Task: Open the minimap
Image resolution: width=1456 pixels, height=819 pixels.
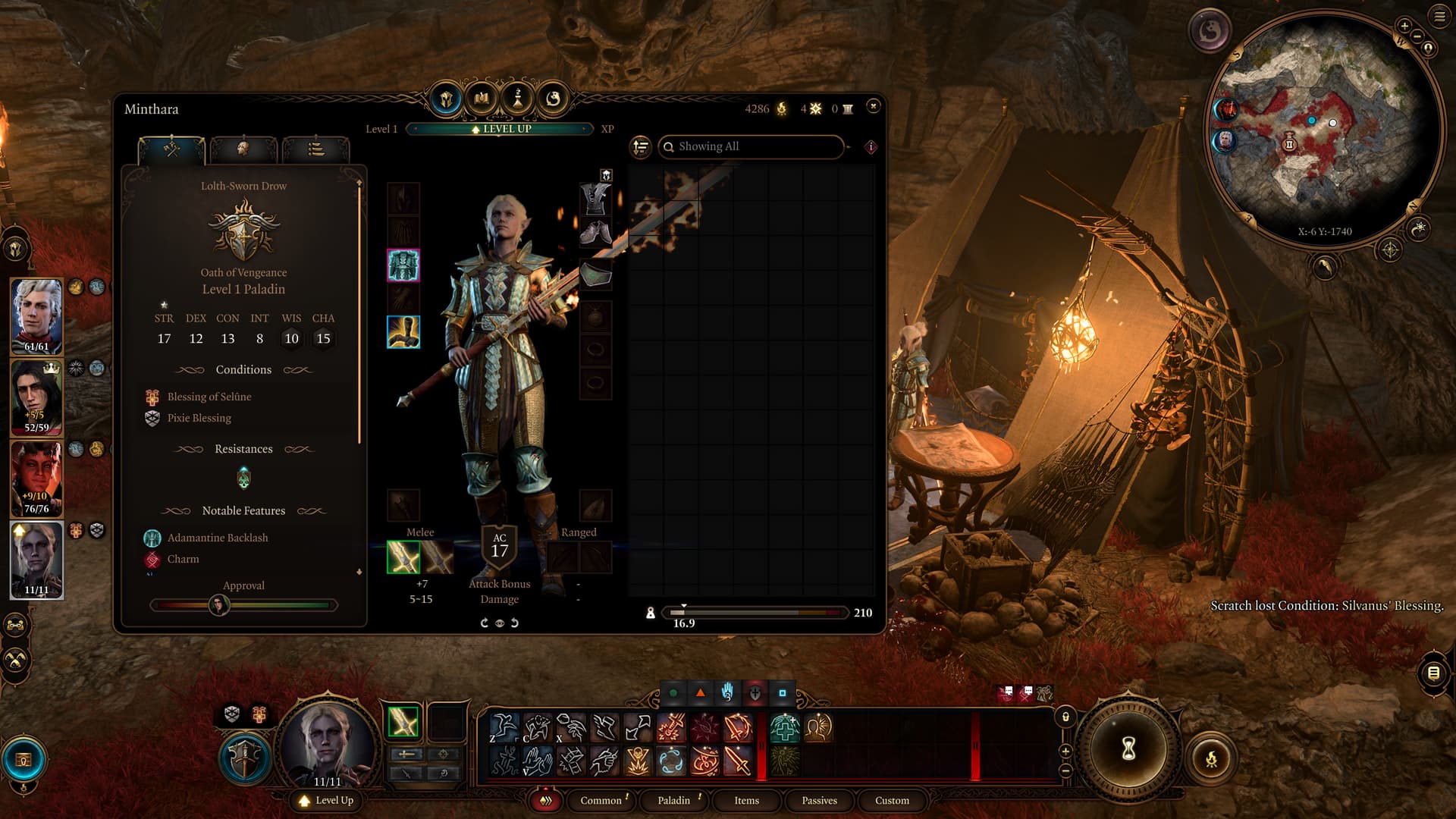Action: (x=1323, y=129)
